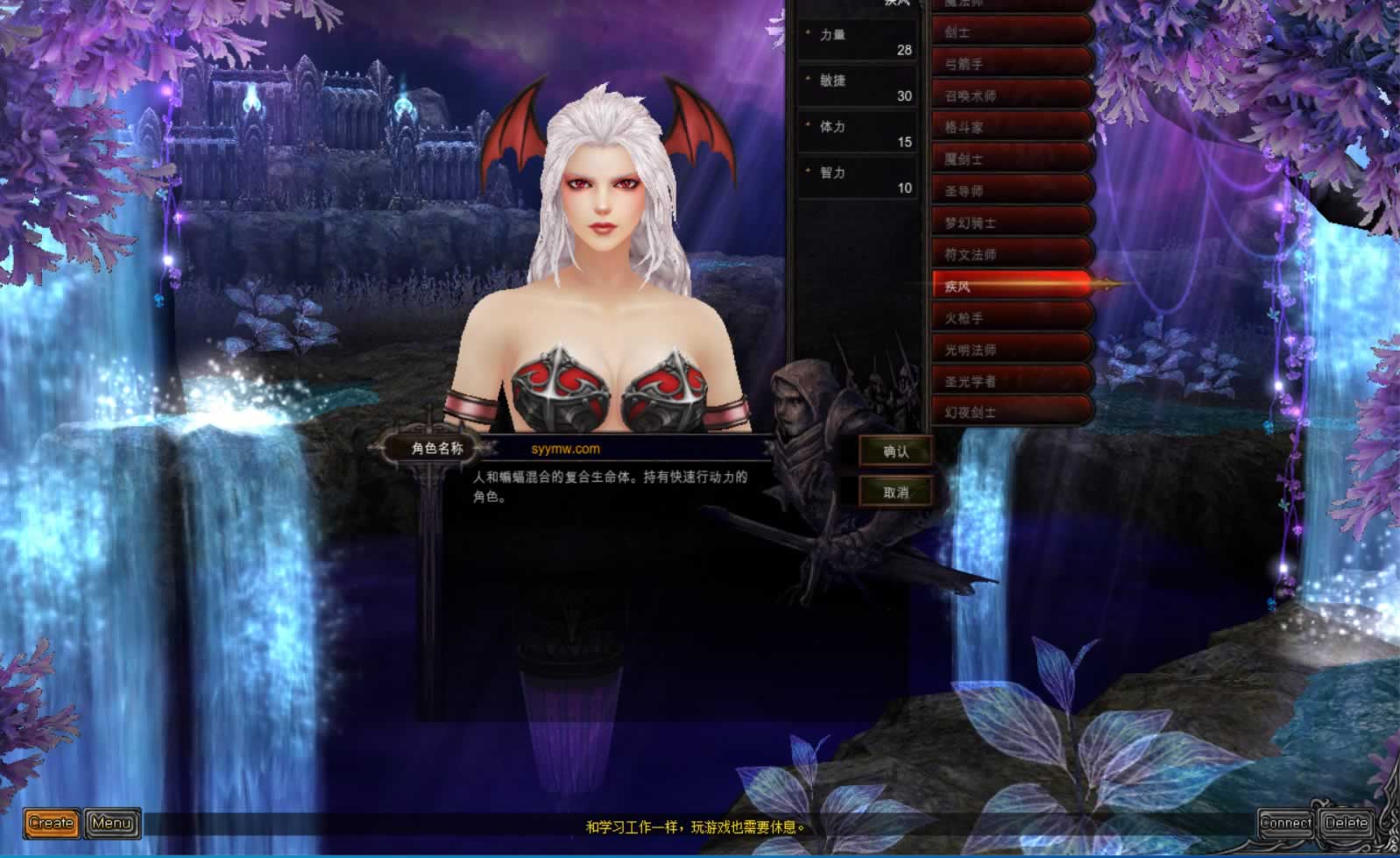Select the 剑士 class
This screenshot has width=1400, height=858.
pos(1012,32)
